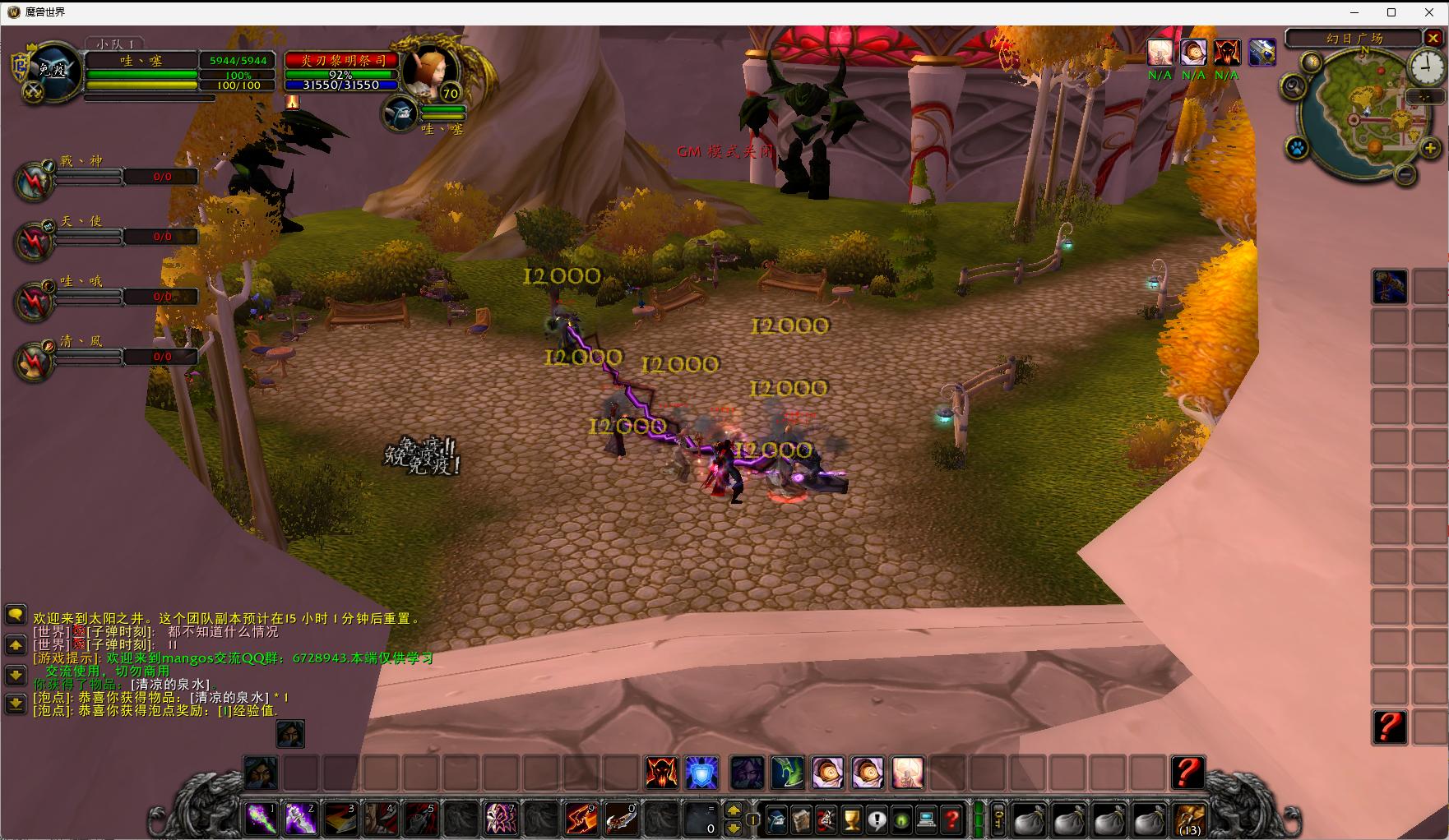Open the backpack showing (13) free slots
The height and width of the screenshot is (840, 1449).
pos(1190,819)
